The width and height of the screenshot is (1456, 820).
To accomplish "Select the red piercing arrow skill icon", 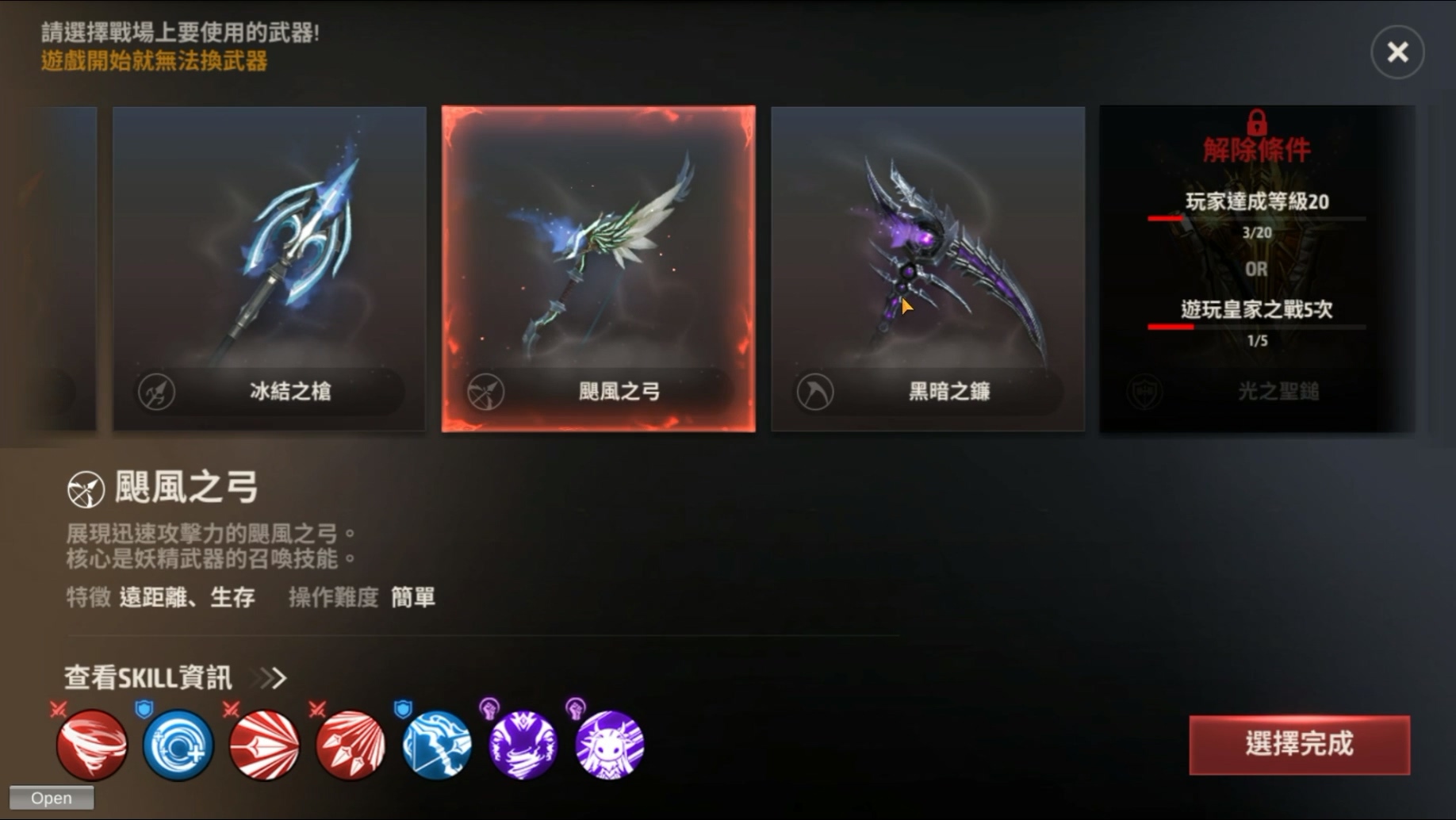I will [x=263, y=745].
